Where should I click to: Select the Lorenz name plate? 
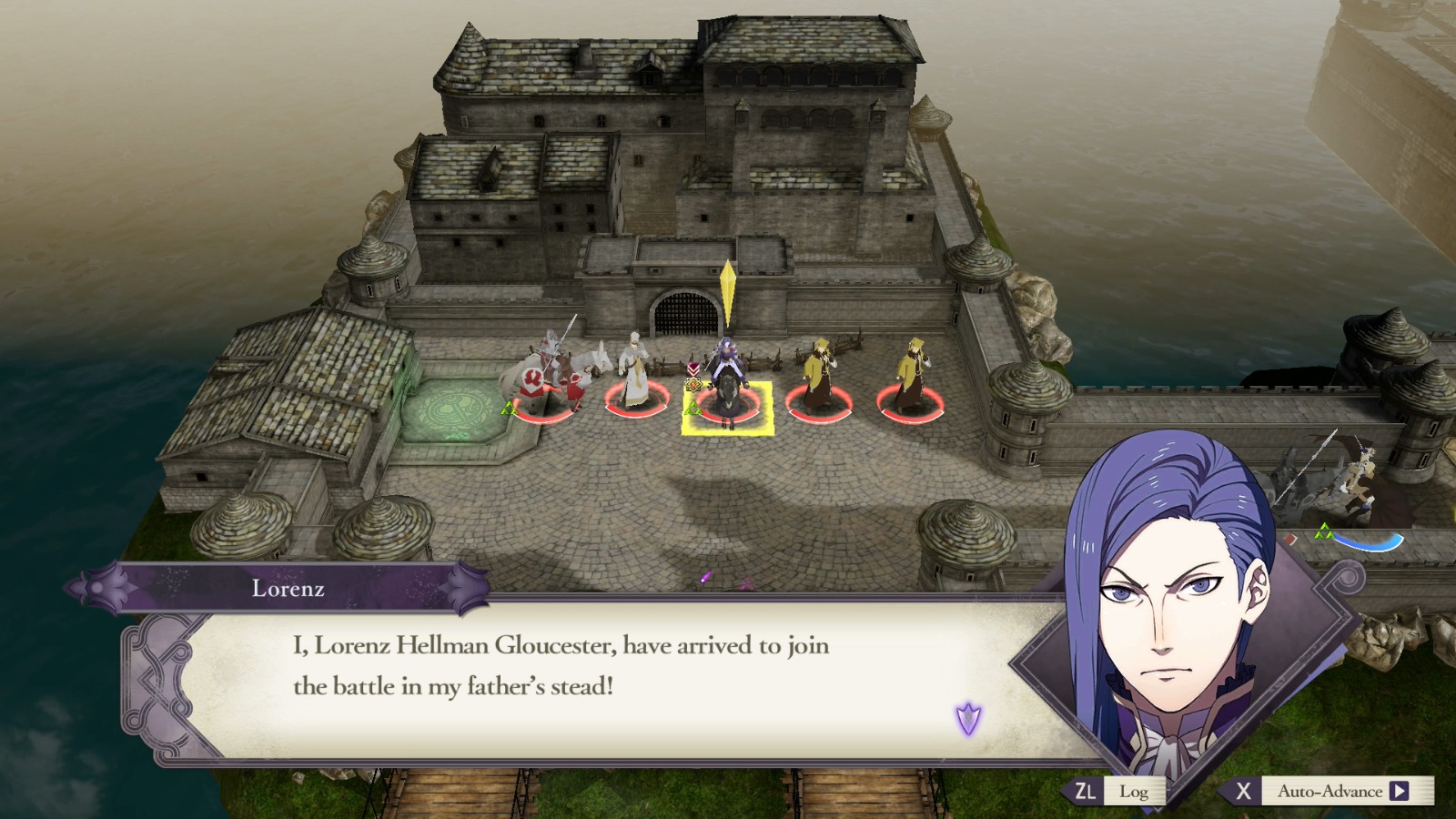(288, 590)
